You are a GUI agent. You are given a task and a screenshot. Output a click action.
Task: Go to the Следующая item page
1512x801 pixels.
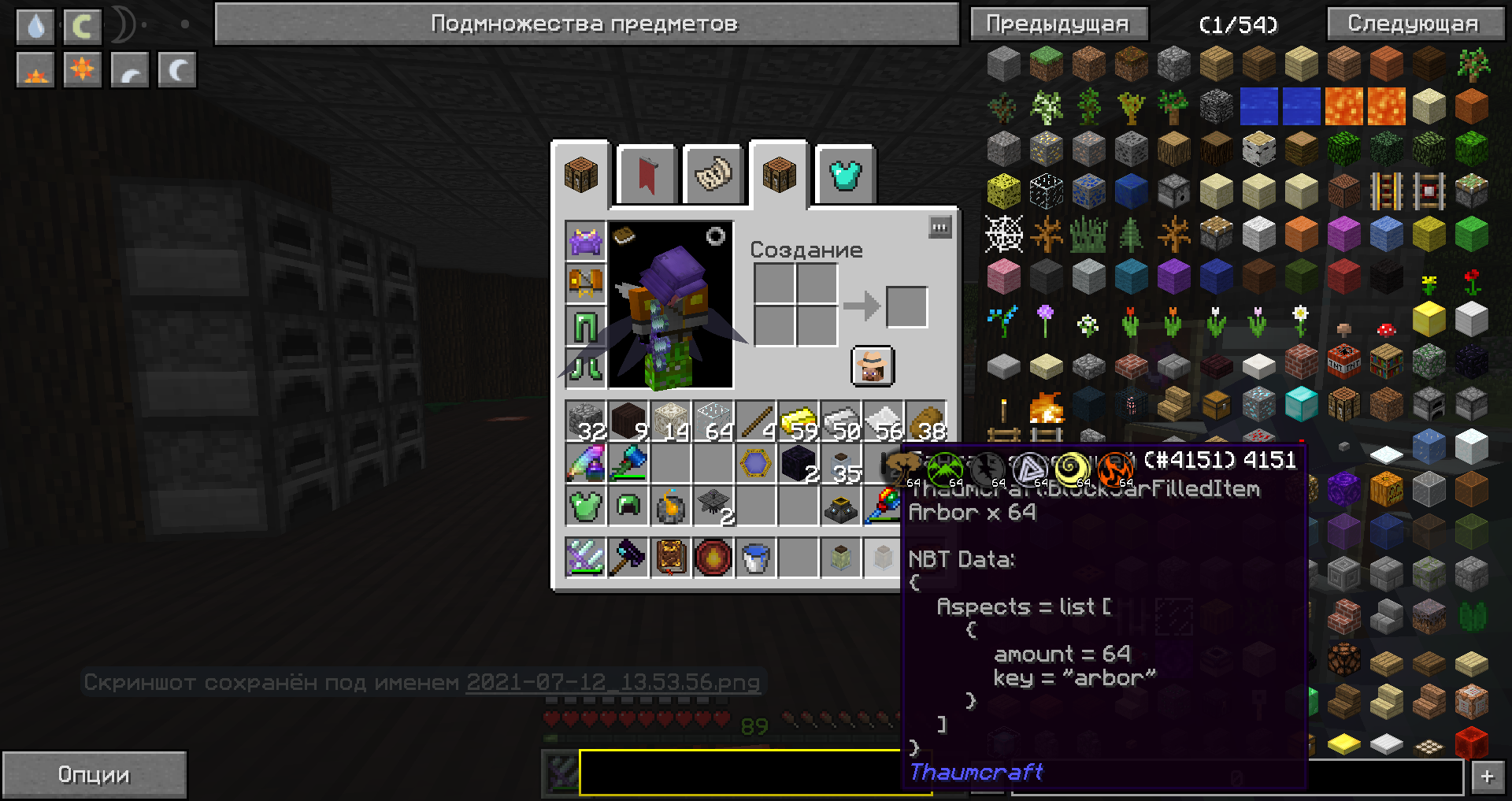tap(1414, 24)
